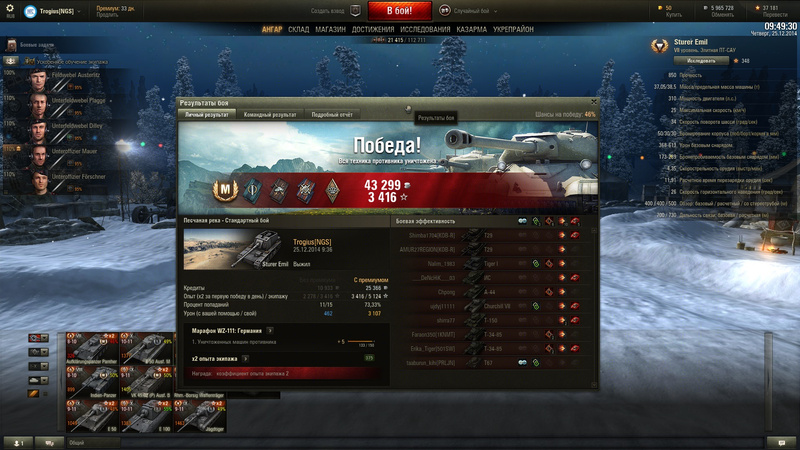Open the Казарма (Barracks) tab

pyautogui.click(x=472, y=30)
